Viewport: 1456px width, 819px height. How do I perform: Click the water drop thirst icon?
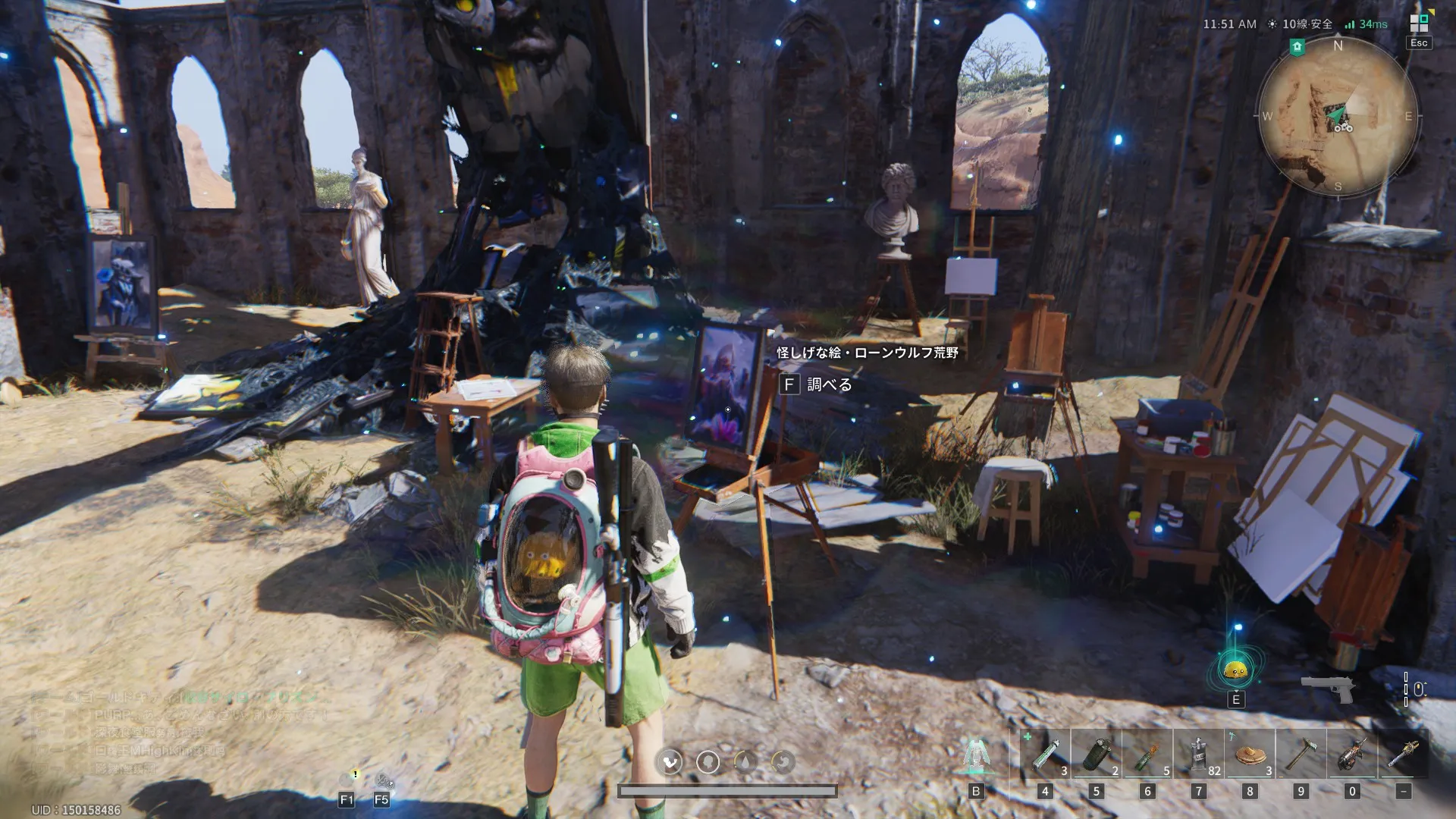pos(745,761)
